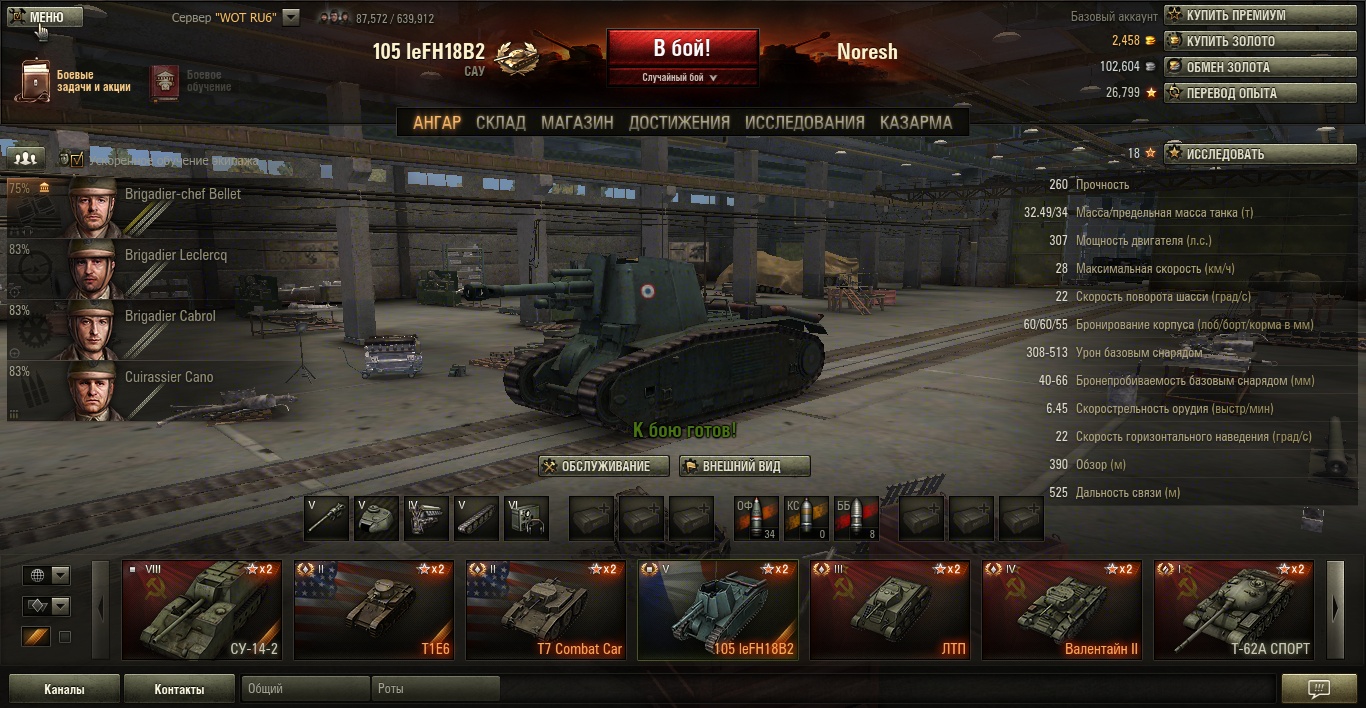Switch to the СКЛАД tab
The width and height of the screenshot is (1366, 708).
pyautogui.click(x=500, y=122)
